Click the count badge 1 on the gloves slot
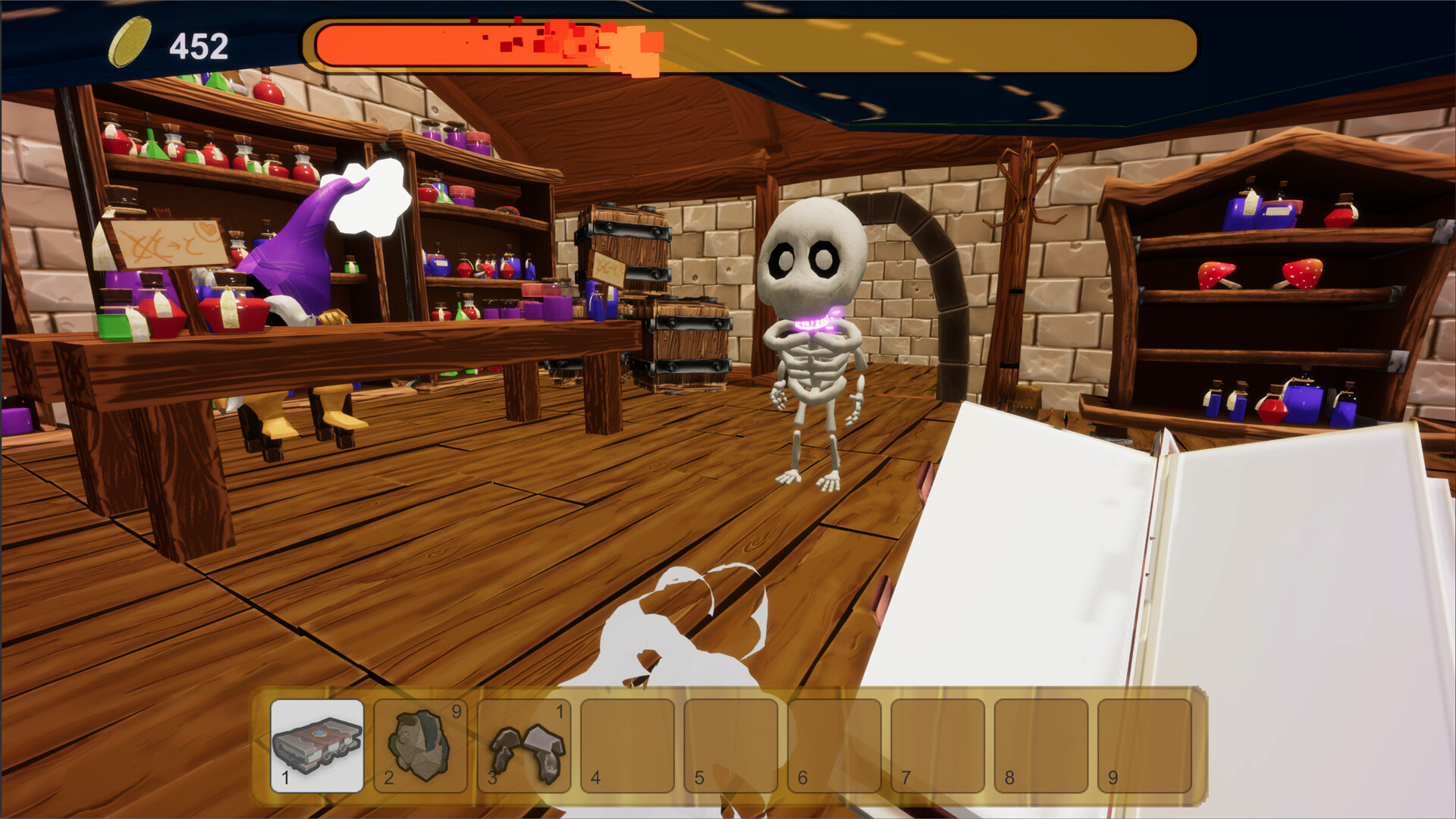 pyautogui.click(x=560, y=711)
